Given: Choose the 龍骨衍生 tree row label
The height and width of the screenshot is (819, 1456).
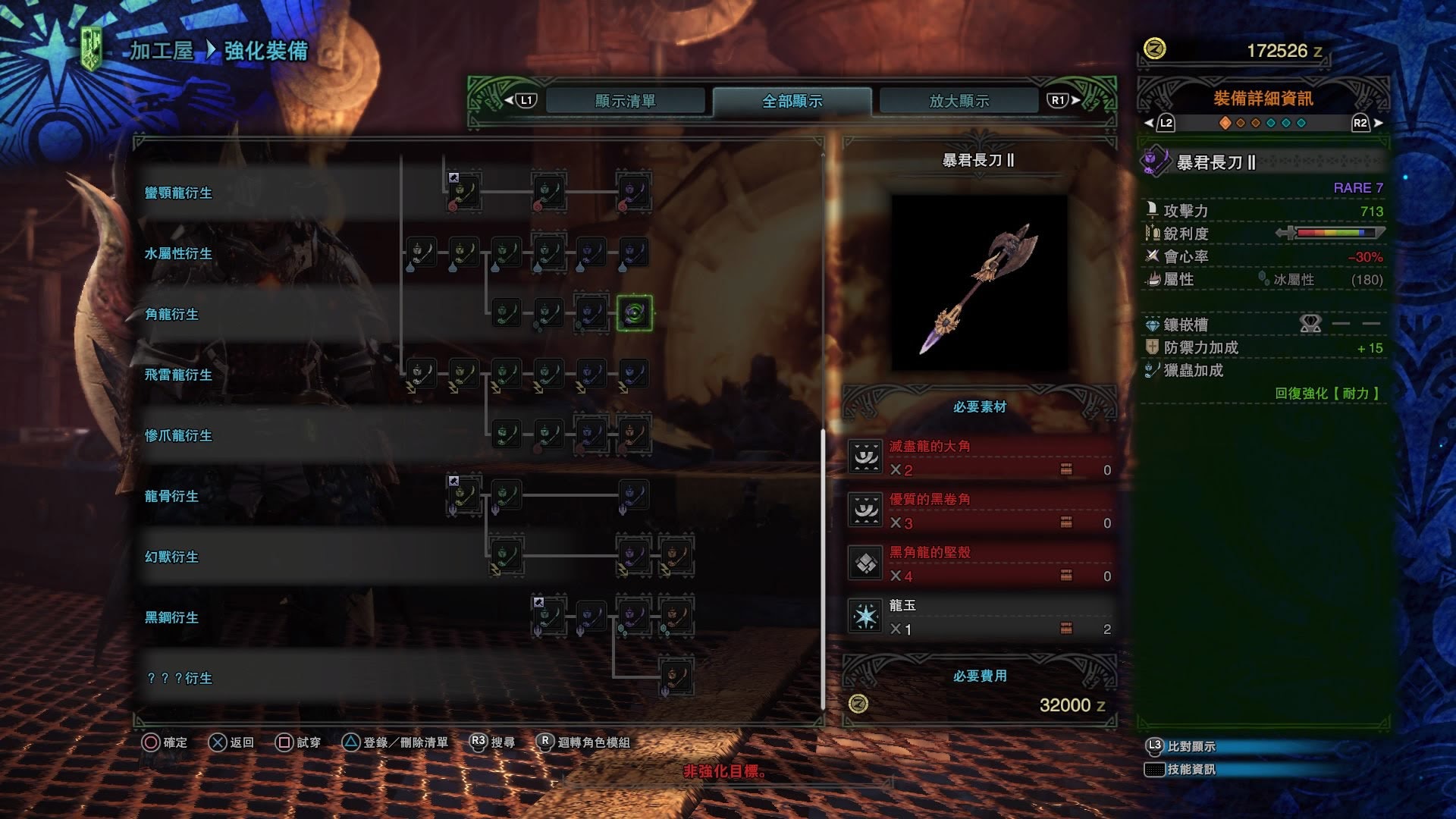Looking at the screenshot, I should (x=172, y=496).
